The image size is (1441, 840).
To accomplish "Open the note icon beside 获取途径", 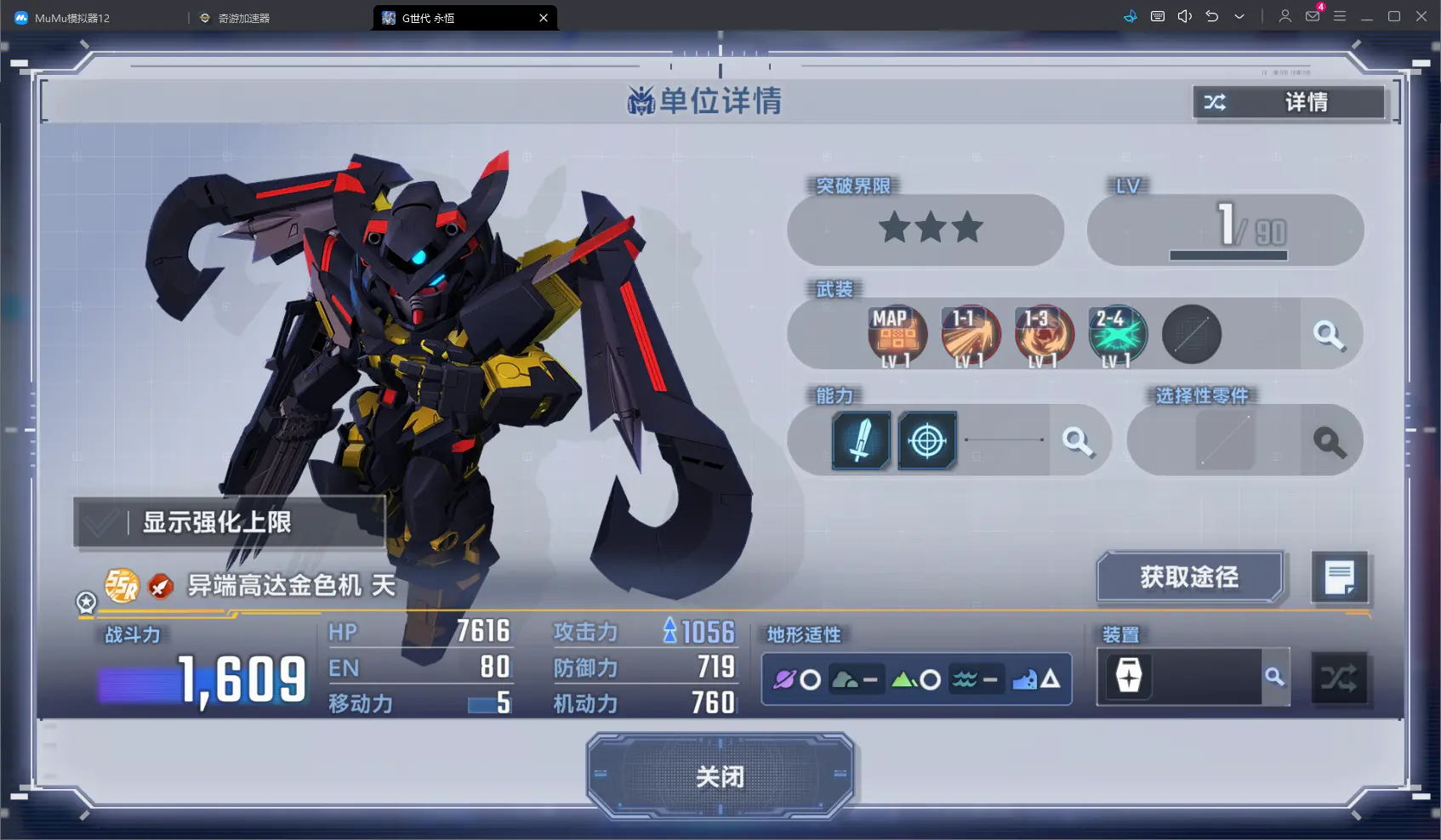I will pyautogui.click(x=1339, y=577).
